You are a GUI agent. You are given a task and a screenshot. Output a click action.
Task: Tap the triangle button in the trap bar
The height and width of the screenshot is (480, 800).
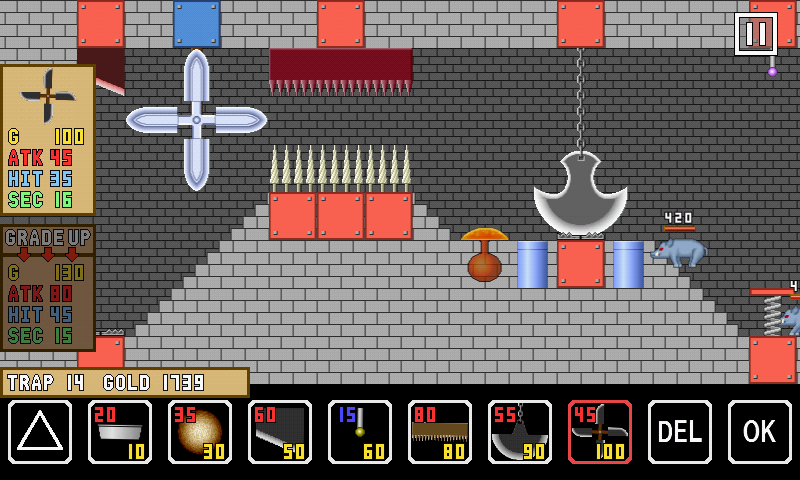pyautogui.click(x=40, y=432)
